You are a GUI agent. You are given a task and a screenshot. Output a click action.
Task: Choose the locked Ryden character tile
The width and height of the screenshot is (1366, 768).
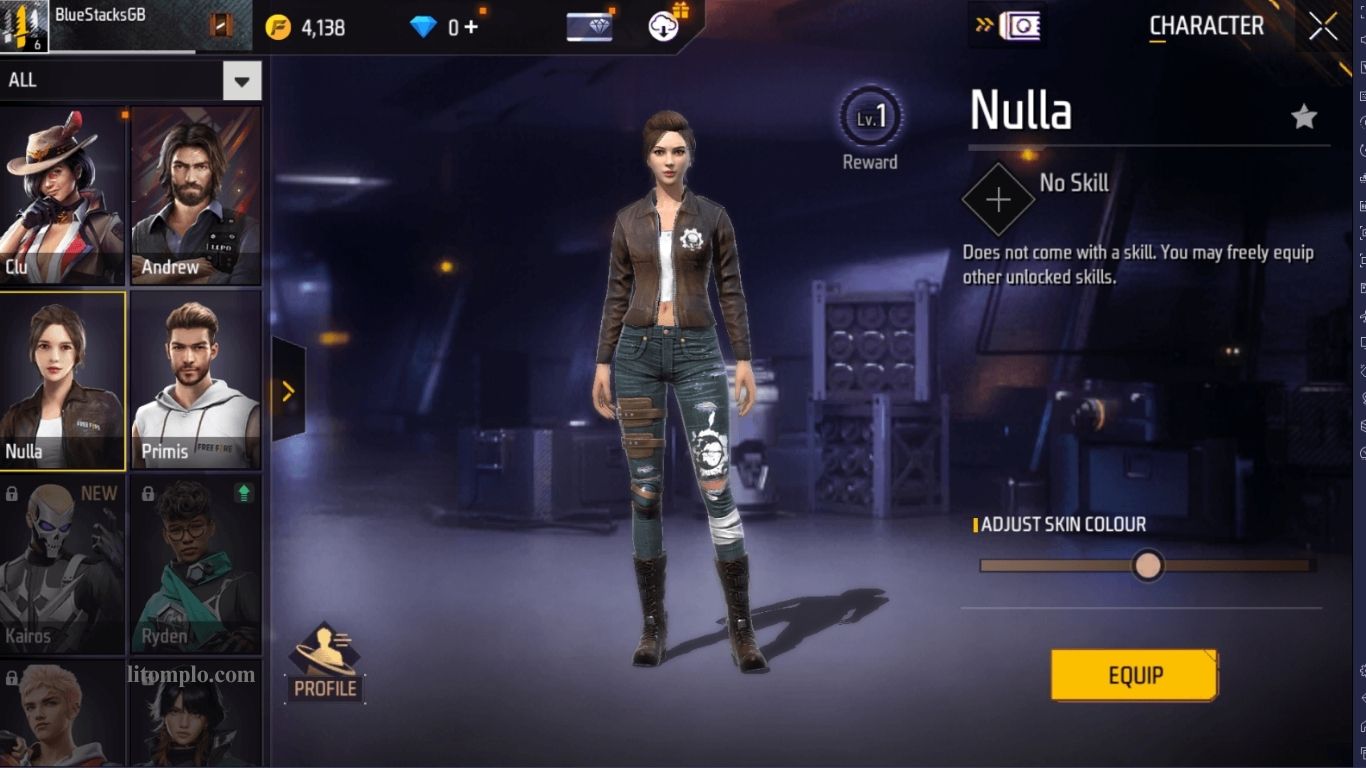click(196, 565)
